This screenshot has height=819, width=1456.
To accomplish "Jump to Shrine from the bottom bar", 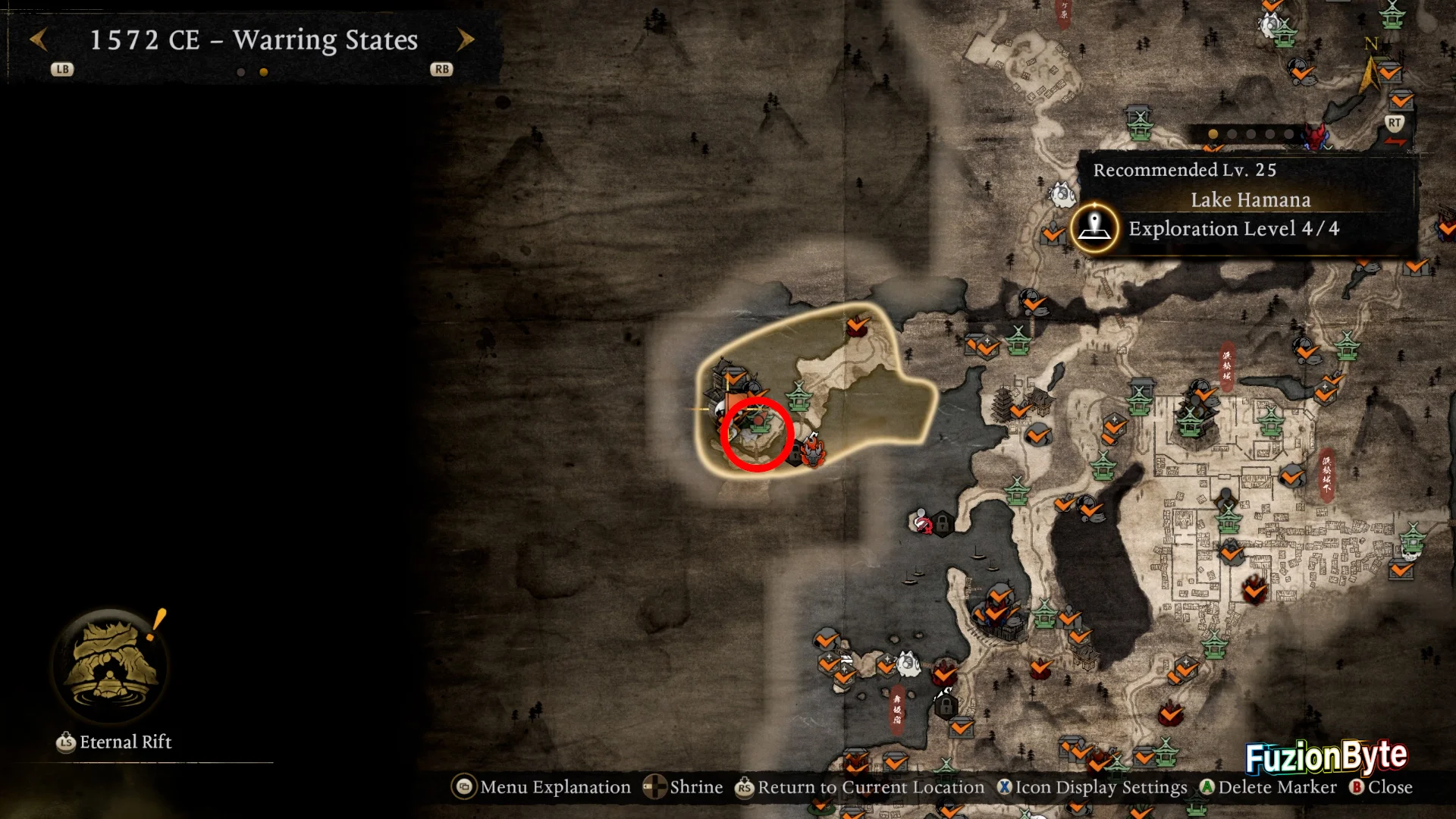I will [683, 787].
